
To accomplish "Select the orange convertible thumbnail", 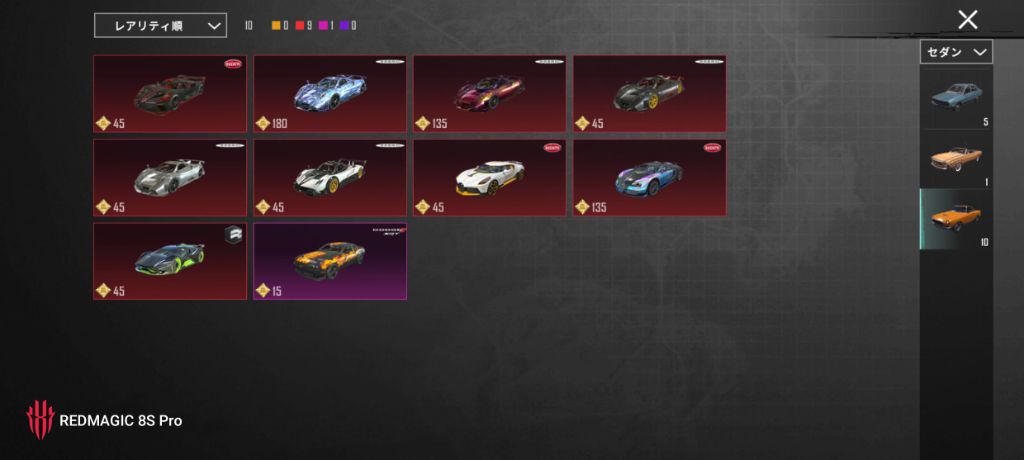I will pos(955,159).
